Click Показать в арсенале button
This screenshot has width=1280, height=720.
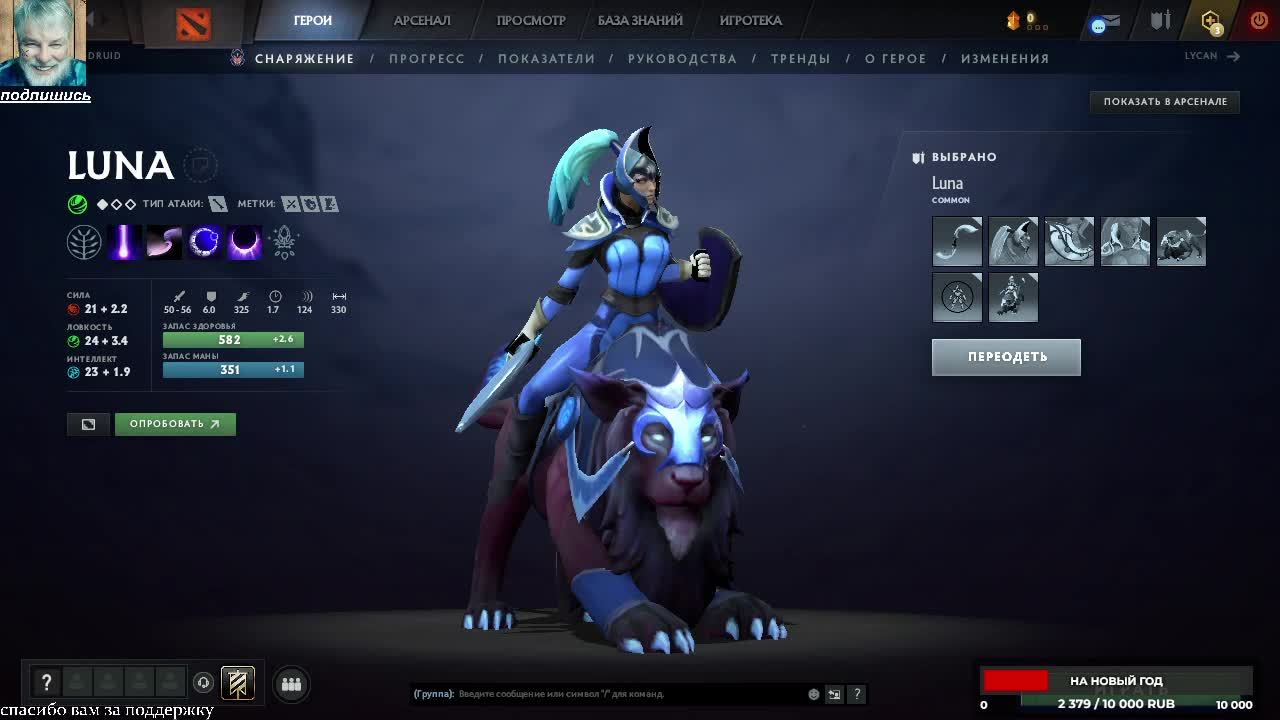click(x=1165, y=101)
